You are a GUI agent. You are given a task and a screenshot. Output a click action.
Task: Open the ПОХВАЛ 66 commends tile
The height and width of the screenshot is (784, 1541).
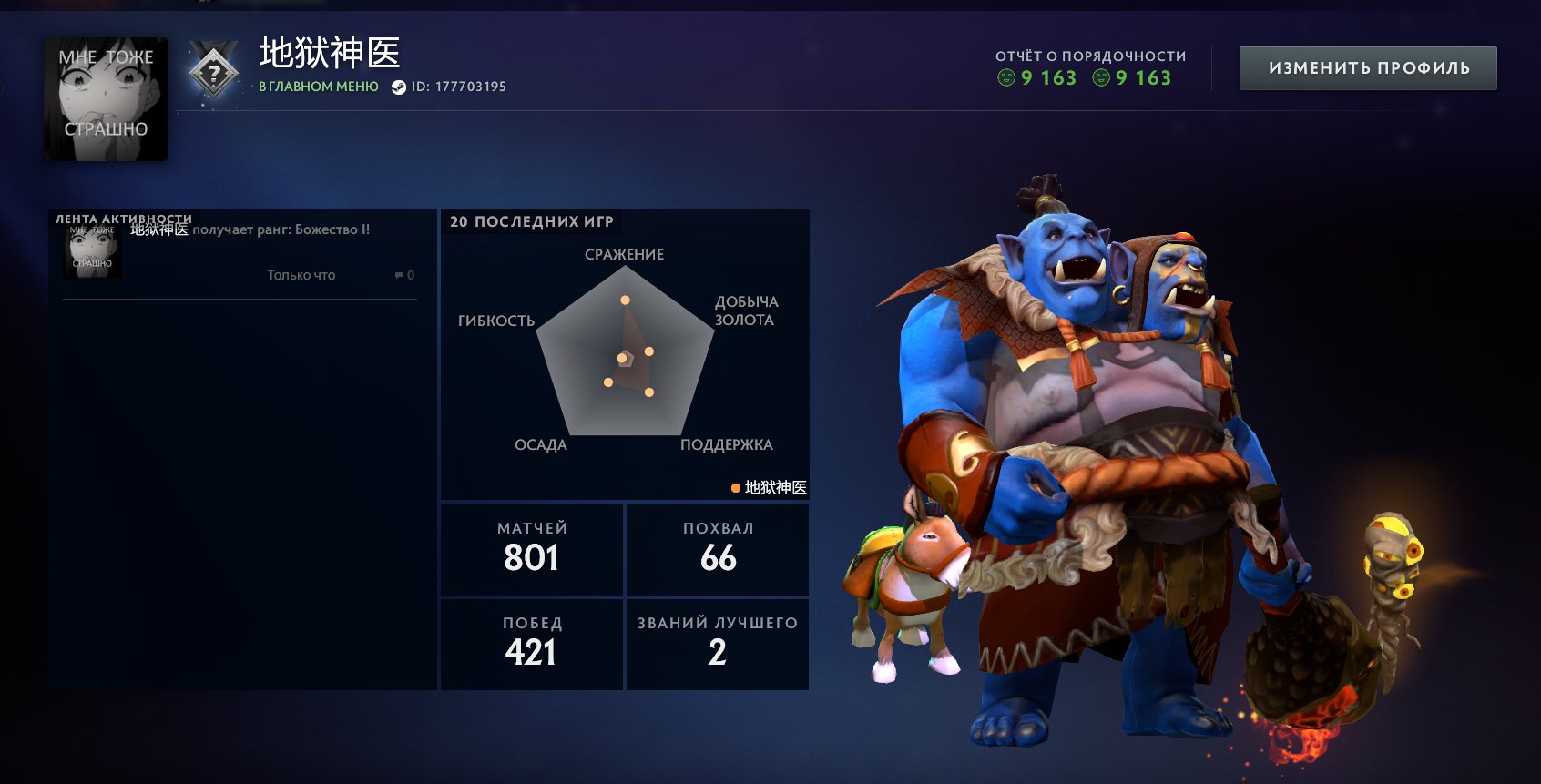point(718,549)
